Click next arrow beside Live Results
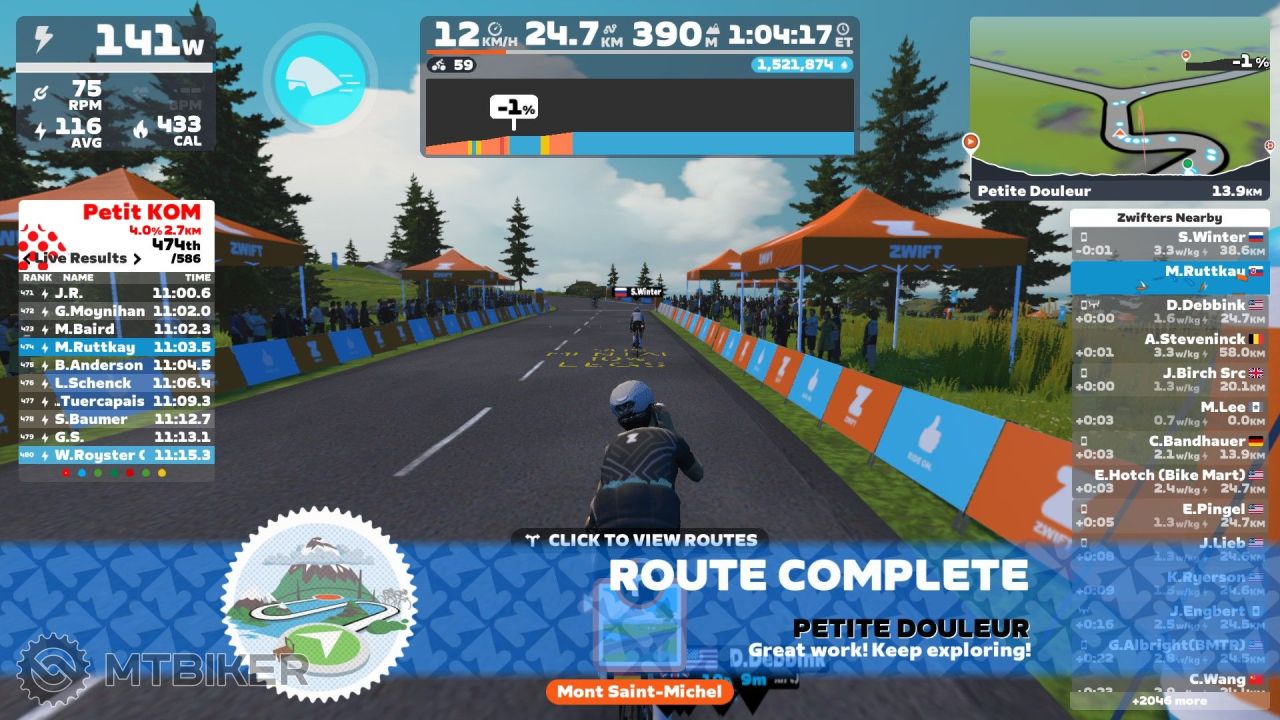 pyautogui.click(x=137, y=258)
